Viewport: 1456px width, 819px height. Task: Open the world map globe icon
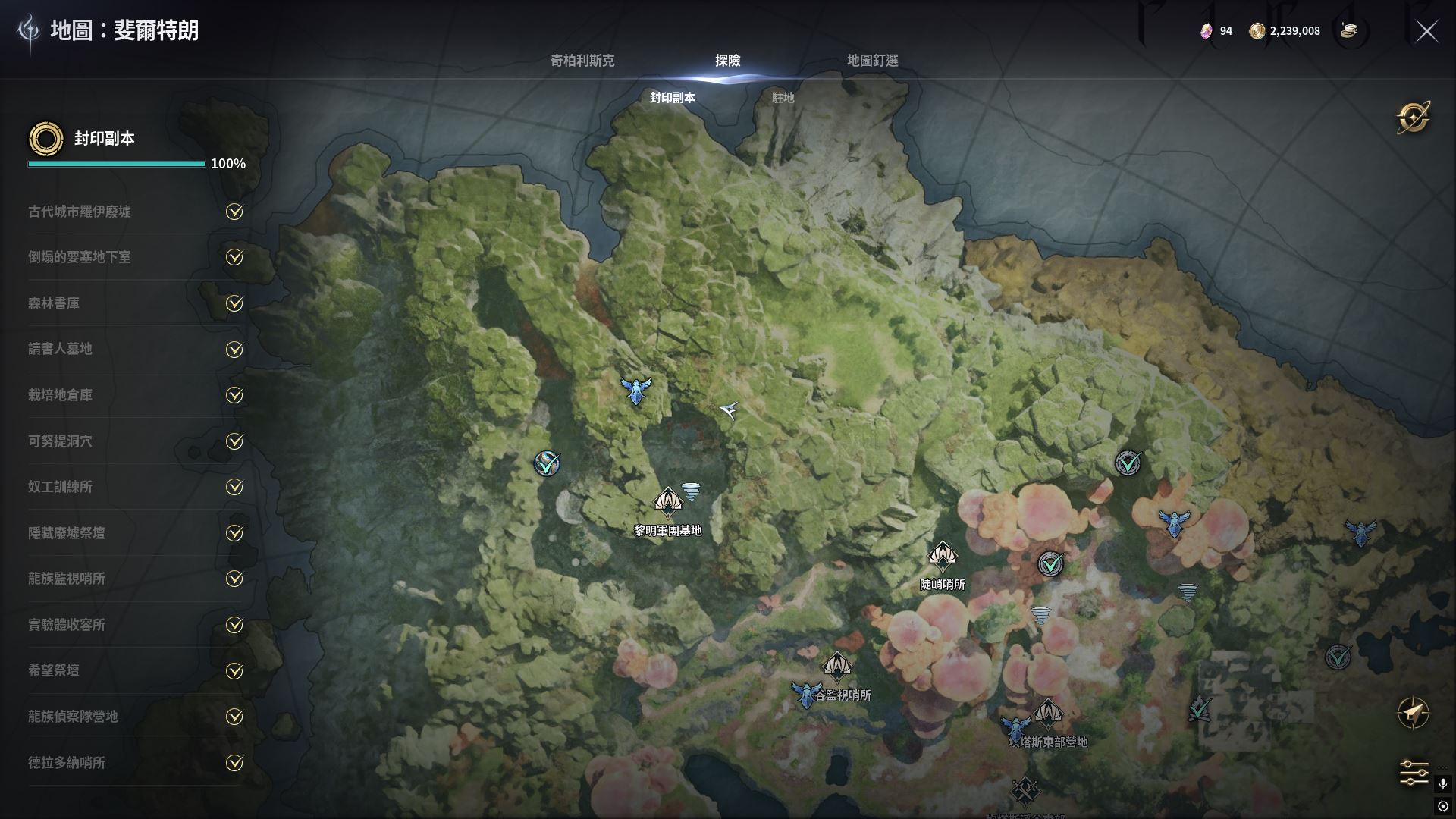tap(1414, 118)
